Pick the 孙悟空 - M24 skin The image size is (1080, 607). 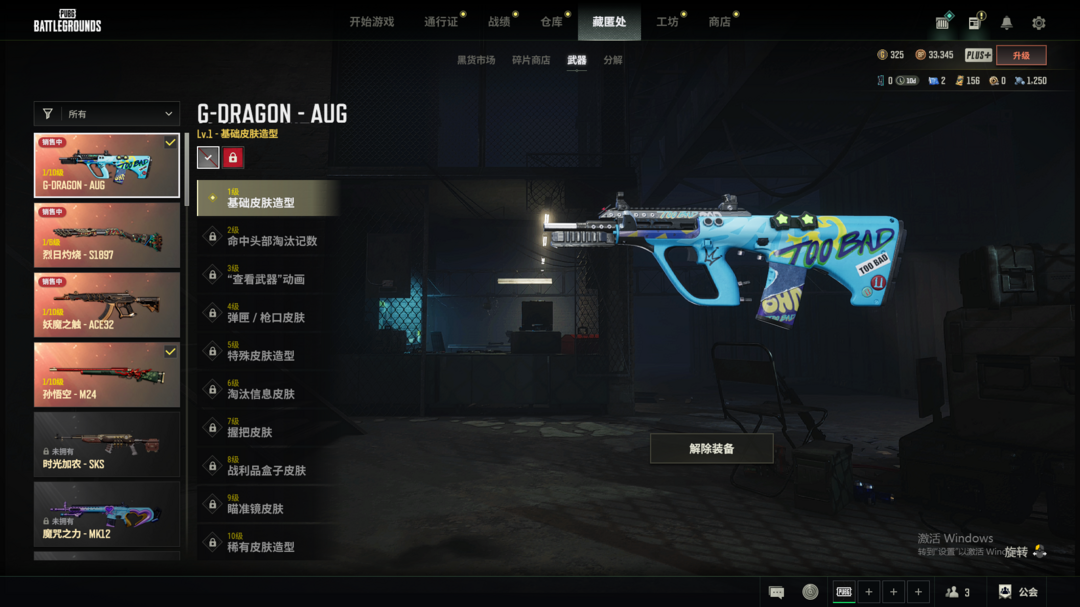coord(107,375)
